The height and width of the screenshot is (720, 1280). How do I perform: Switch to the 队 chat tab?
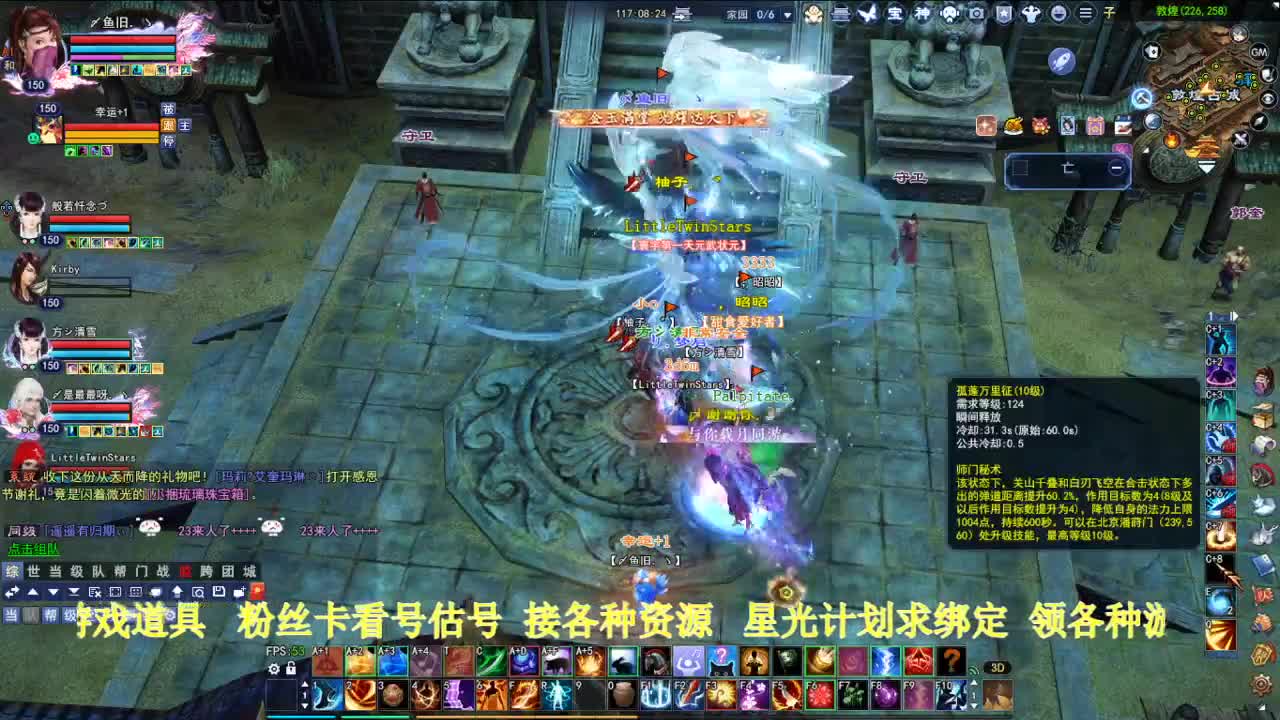point(97,572)
